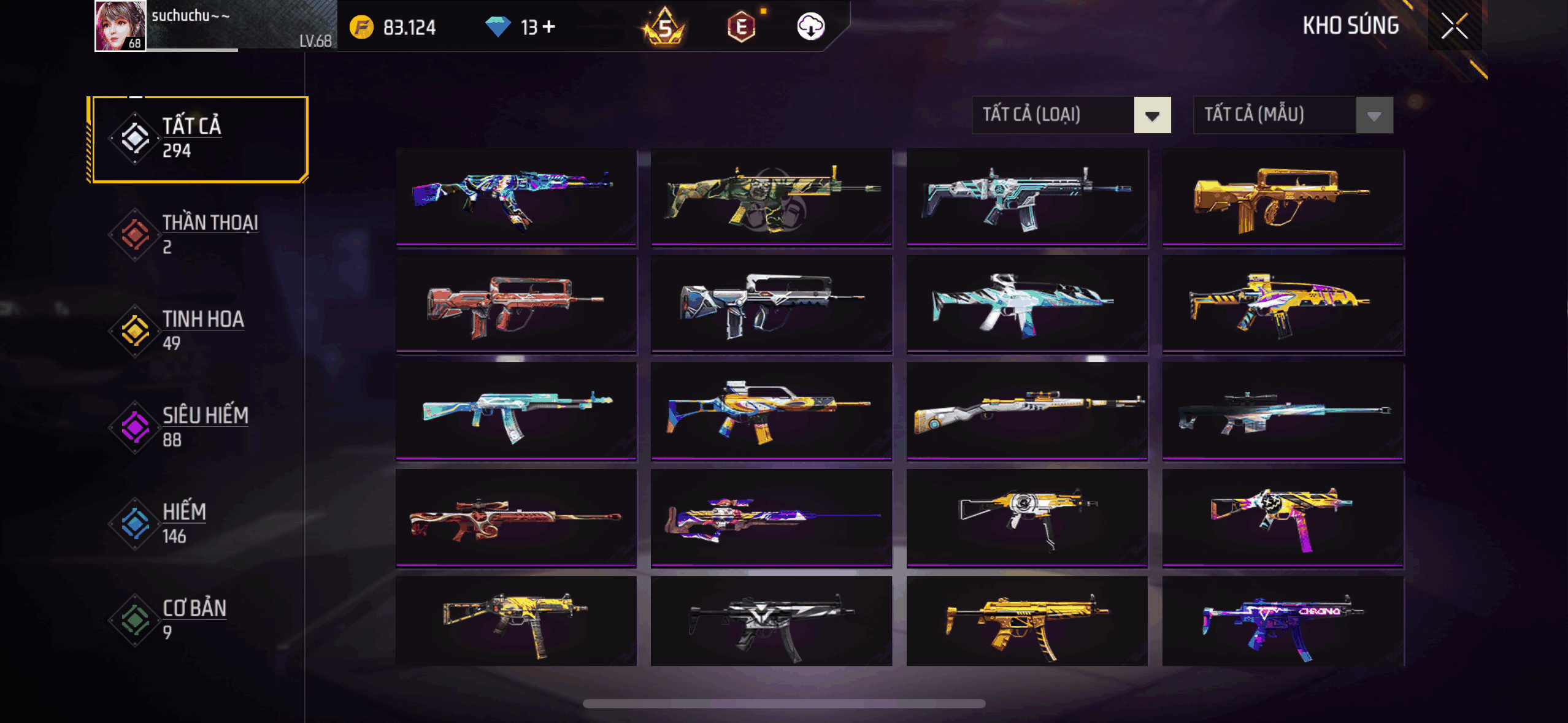Select the red FAMAS skin
The height and width of the screenshot is (723, 1568).
tap(516, 304)
